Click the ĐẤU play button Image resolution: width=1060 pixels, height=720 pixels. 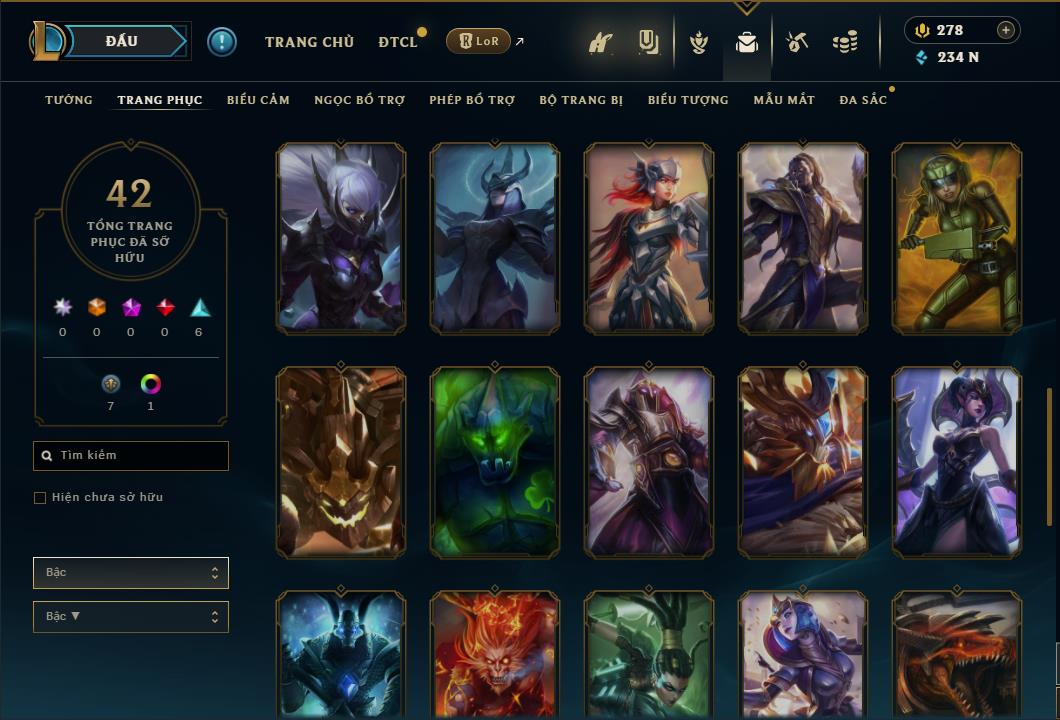pyautogui.click(x=121, y=41)
